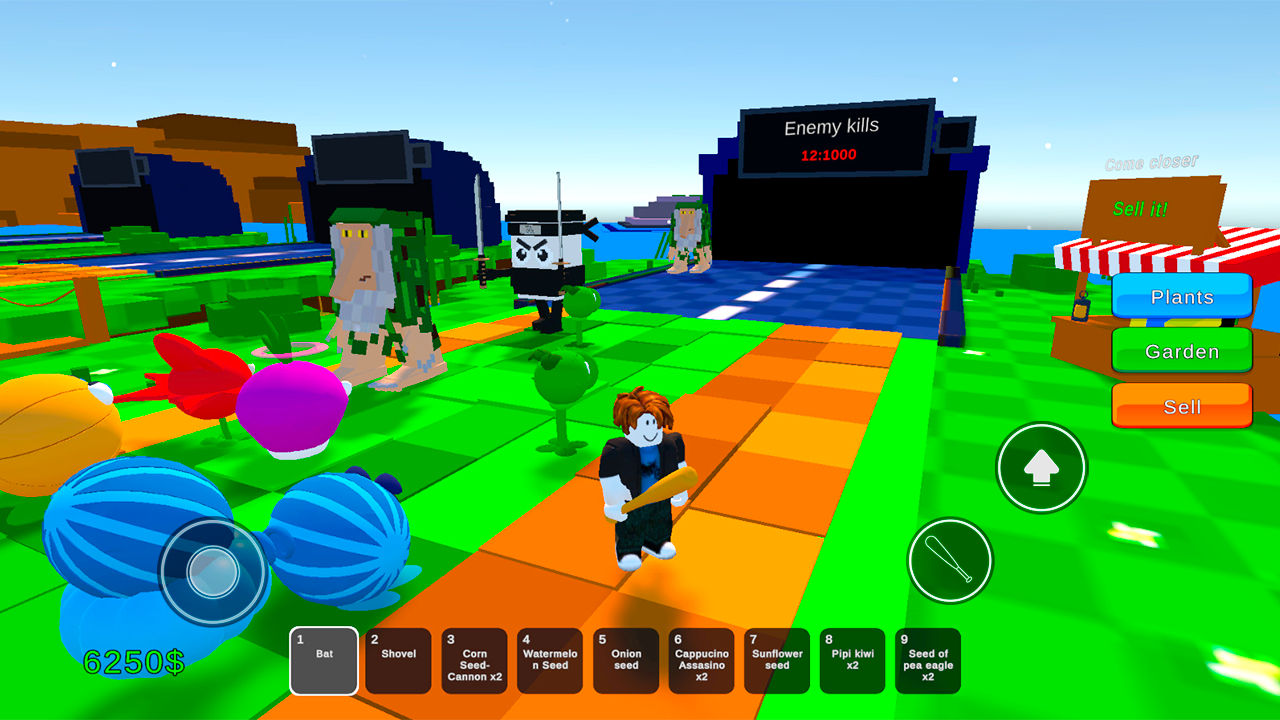This screenshot has height=720, width=1280.
Task: Equip the Sunflower seed
Action: 777,660
